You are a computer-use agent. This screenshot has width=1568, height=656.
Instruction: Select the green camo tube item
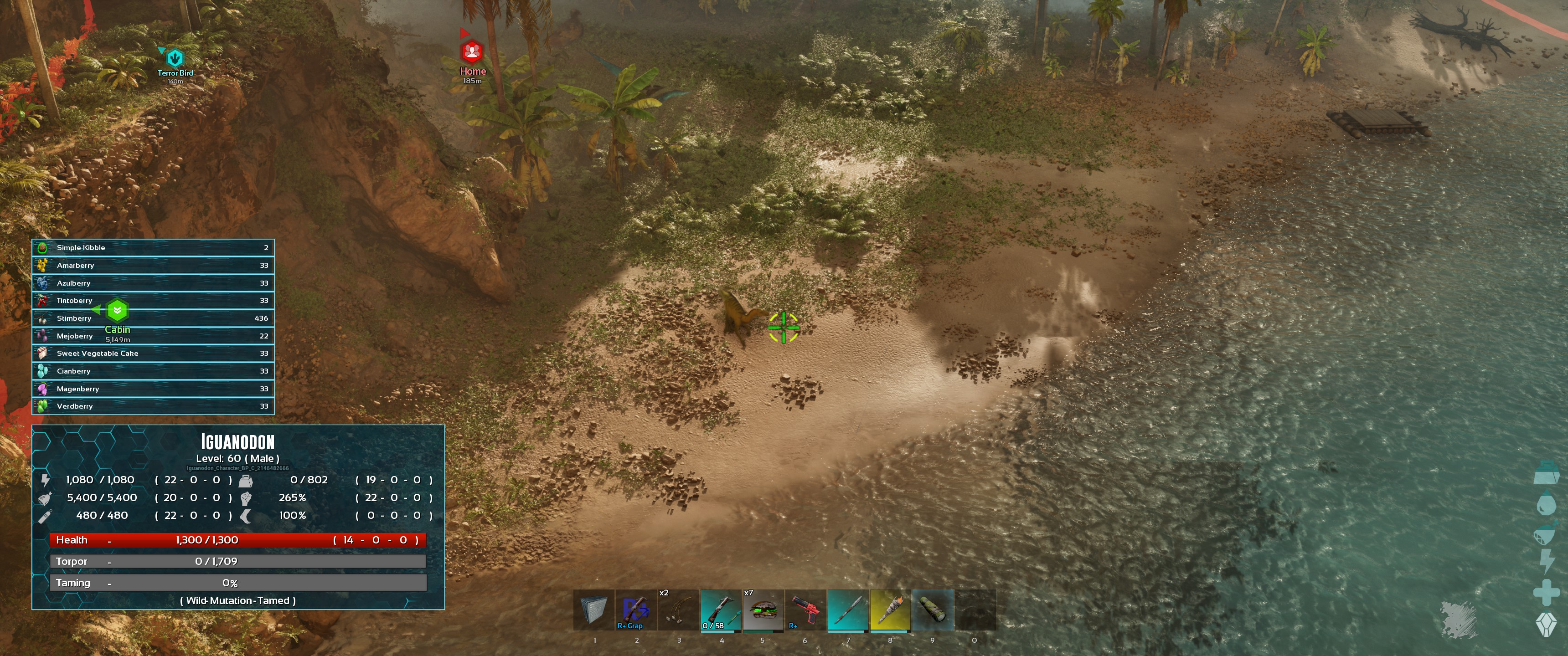coord(933,610)
